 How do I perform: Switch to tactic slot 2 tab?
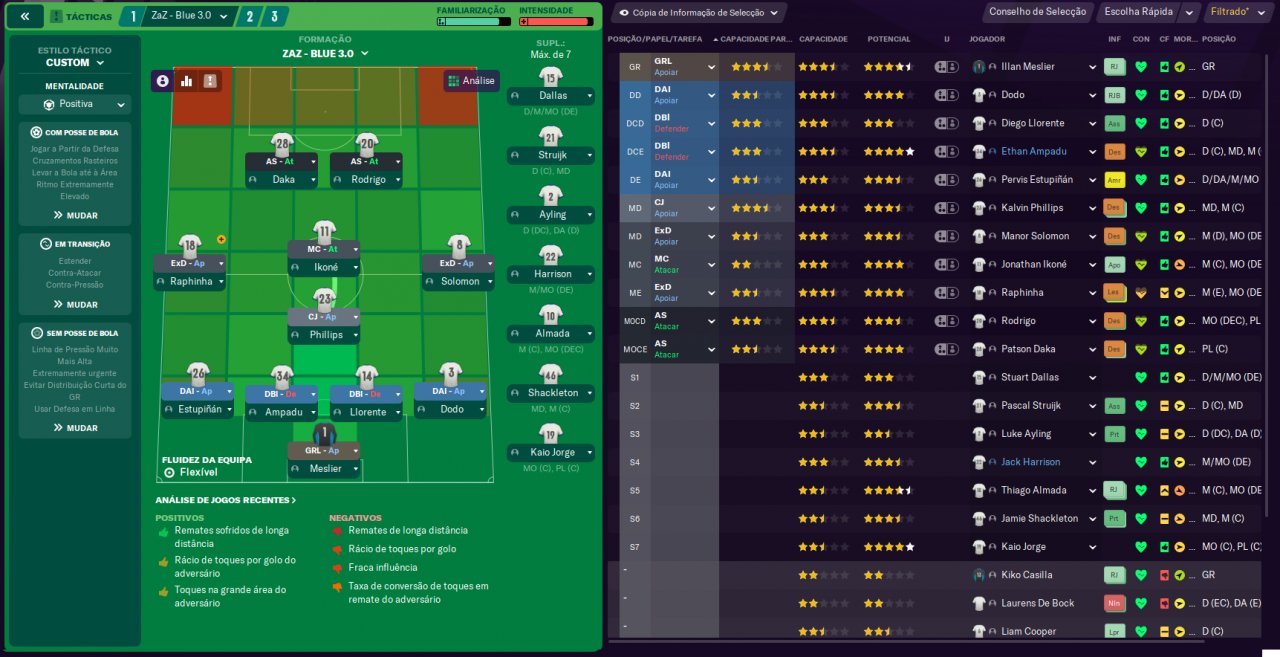pyautogui.click(x=248, y=16)
